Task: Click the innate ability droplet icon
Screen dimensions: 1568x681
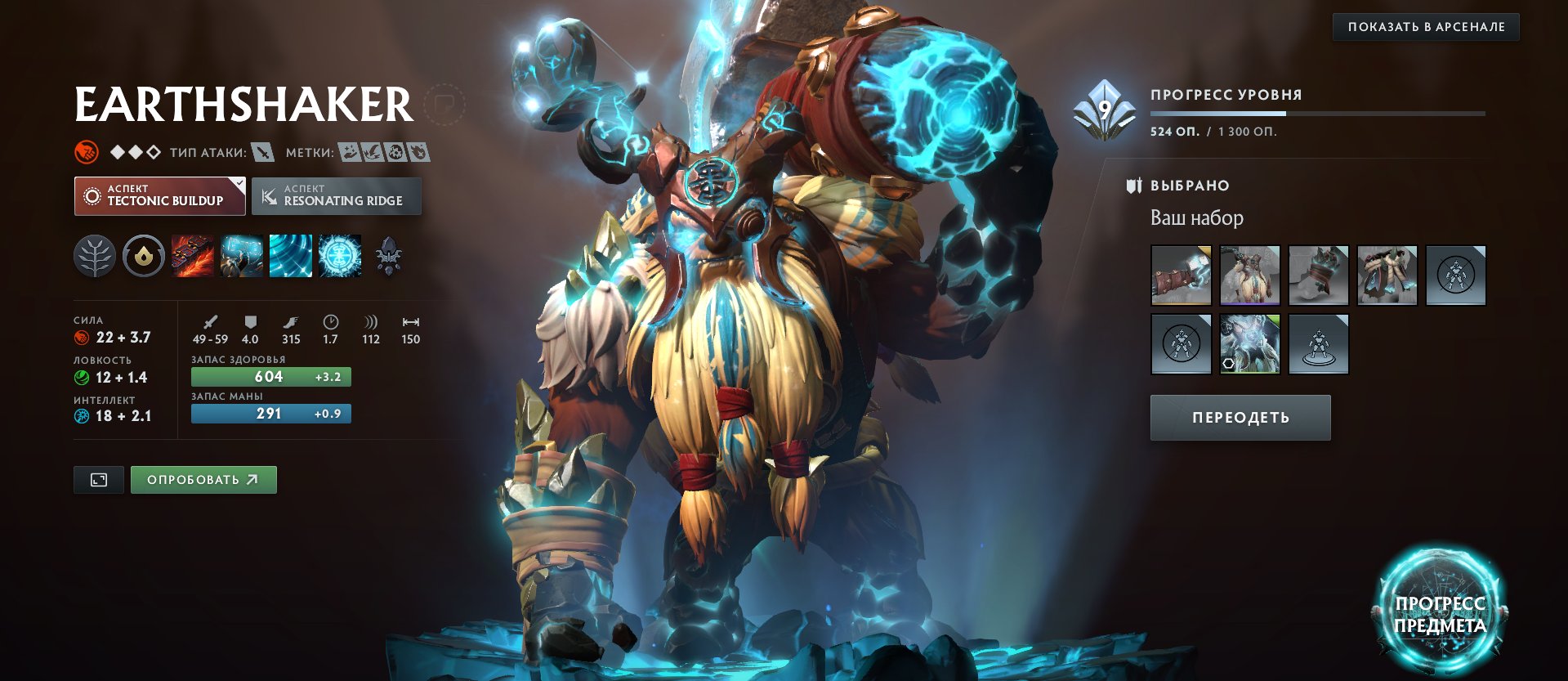Action: 144,256
